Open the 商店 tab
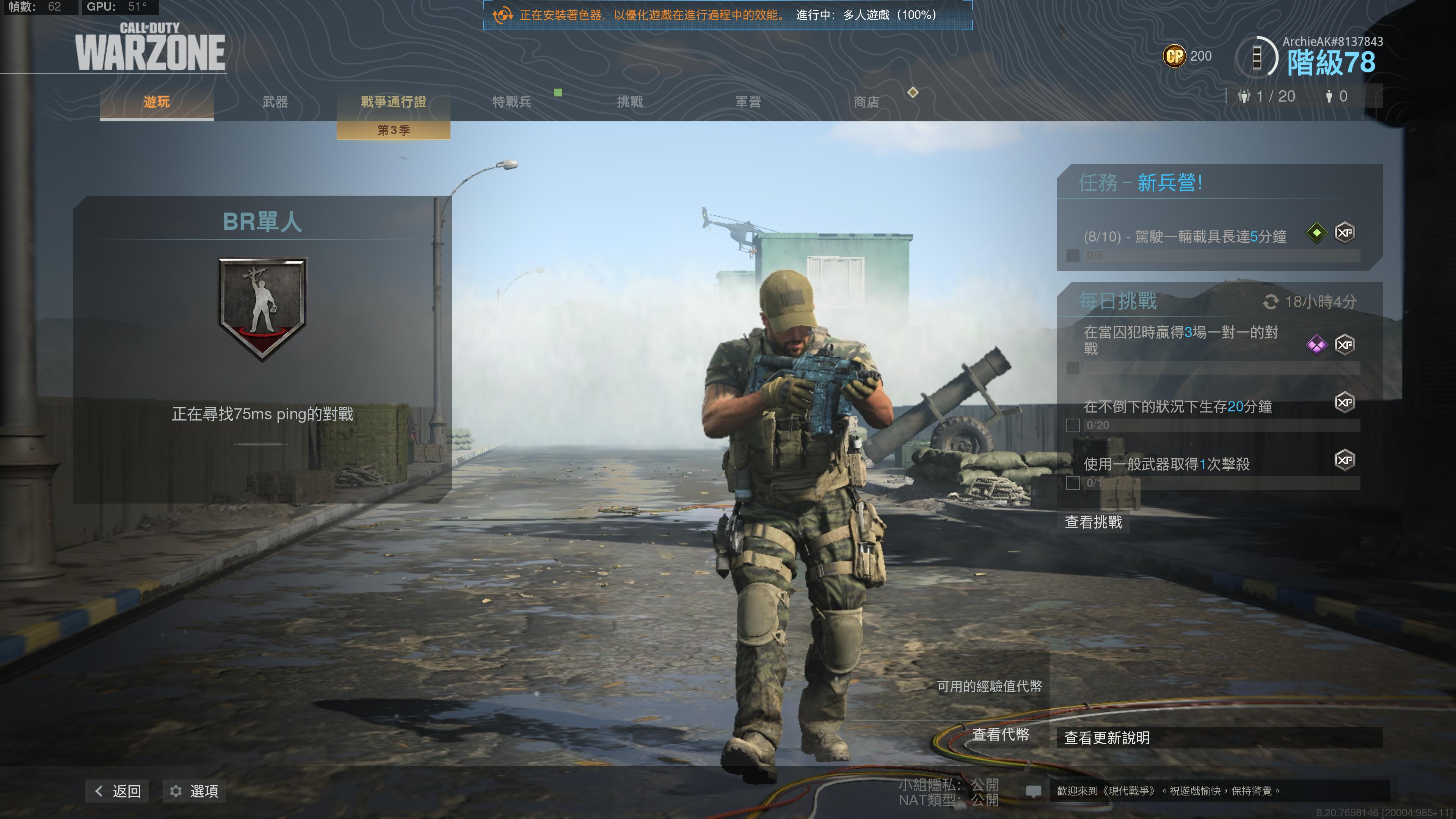This screenshot has height=819, width=1456. 866,102
